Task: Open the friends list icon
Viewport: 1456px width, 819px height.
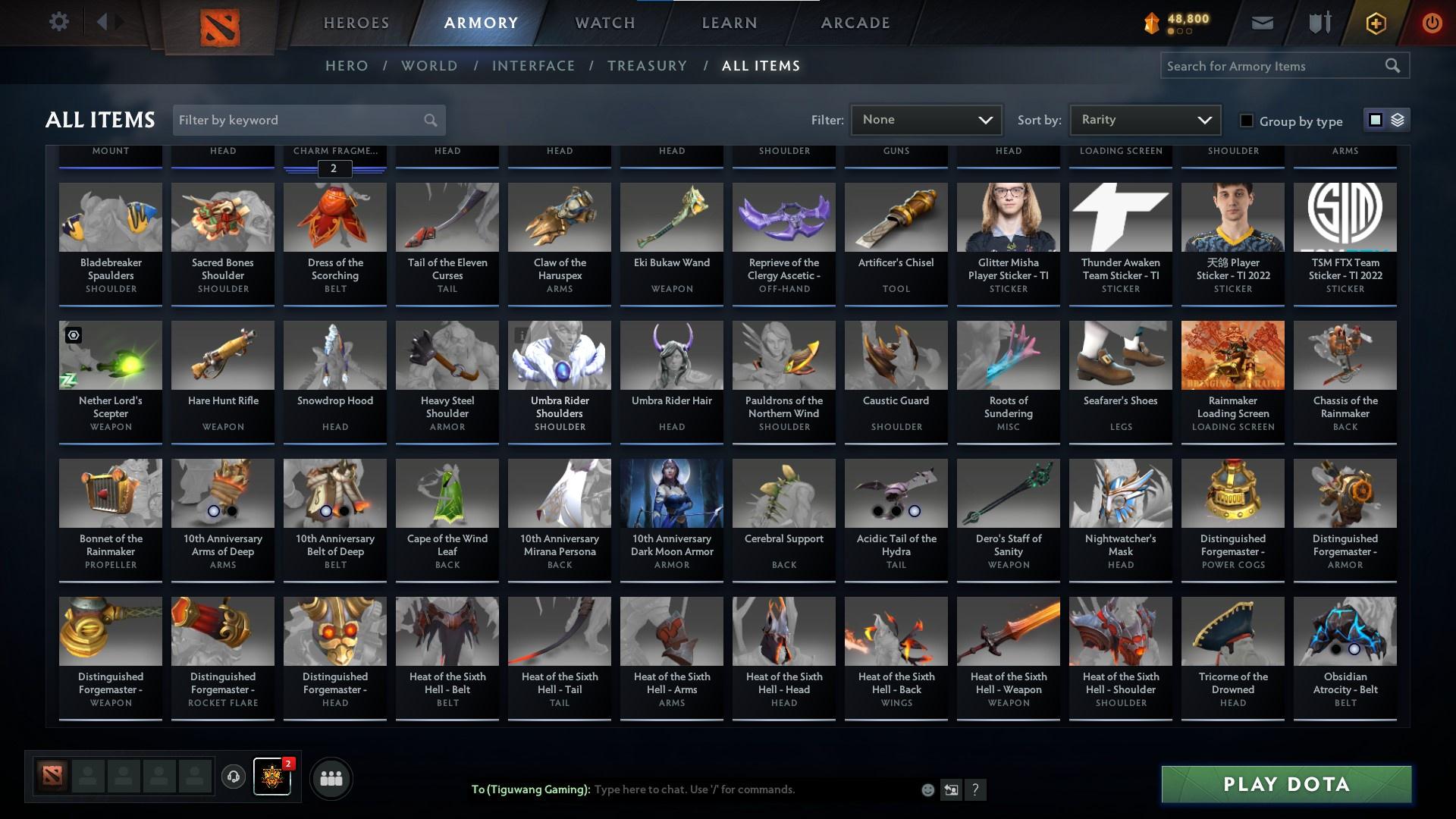Action: click(x=330, y=777)
